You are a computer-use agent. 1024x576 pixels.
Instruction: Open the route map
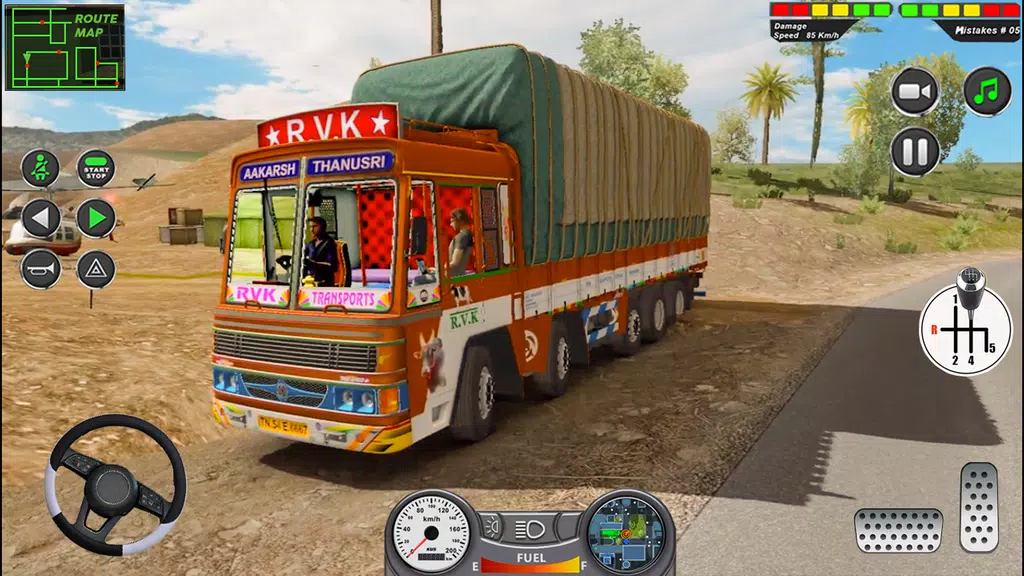click(x=65, y=47)
